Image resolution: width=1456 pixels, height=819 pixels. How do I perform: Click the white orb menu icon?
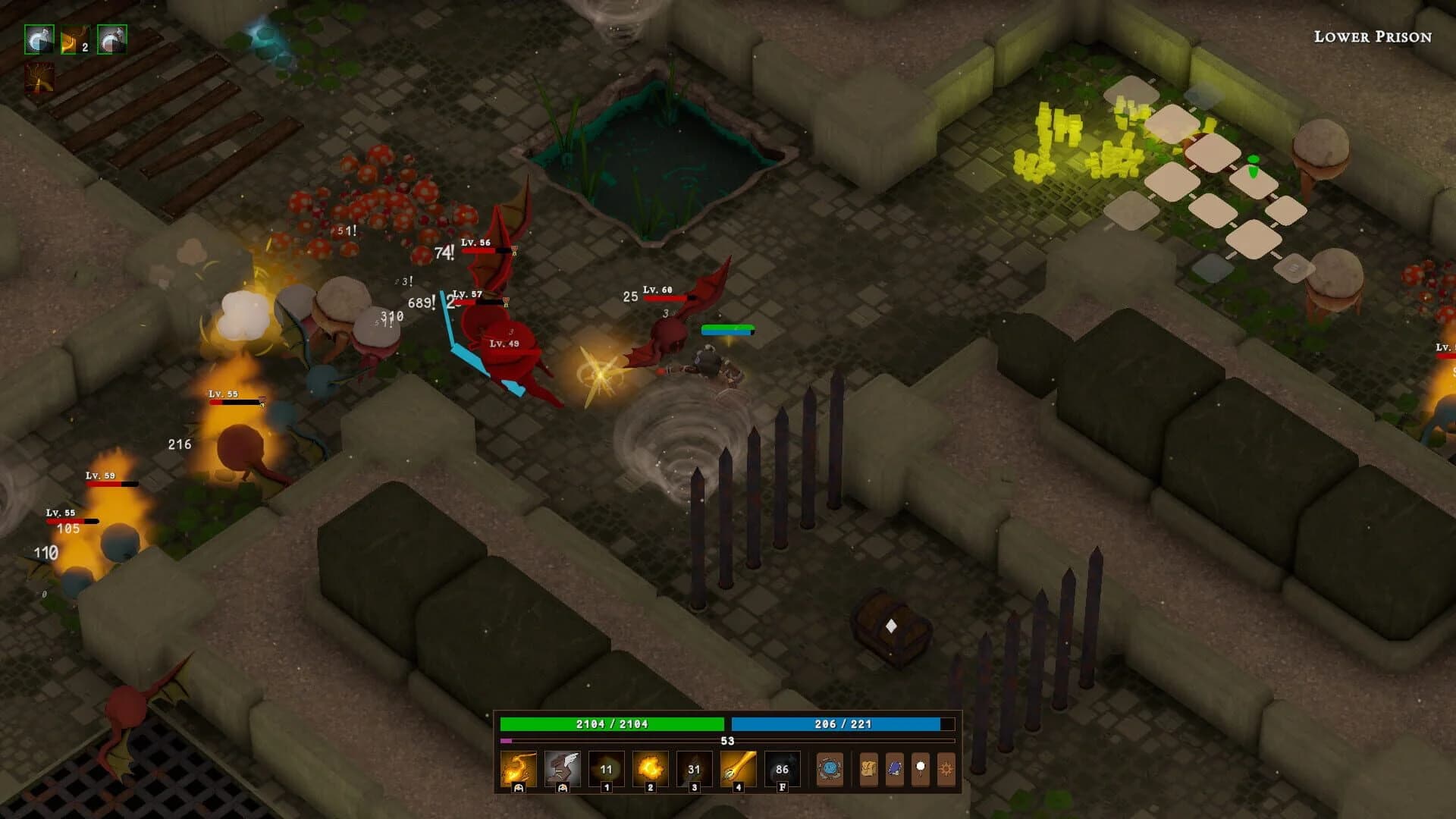click(921, 768)
